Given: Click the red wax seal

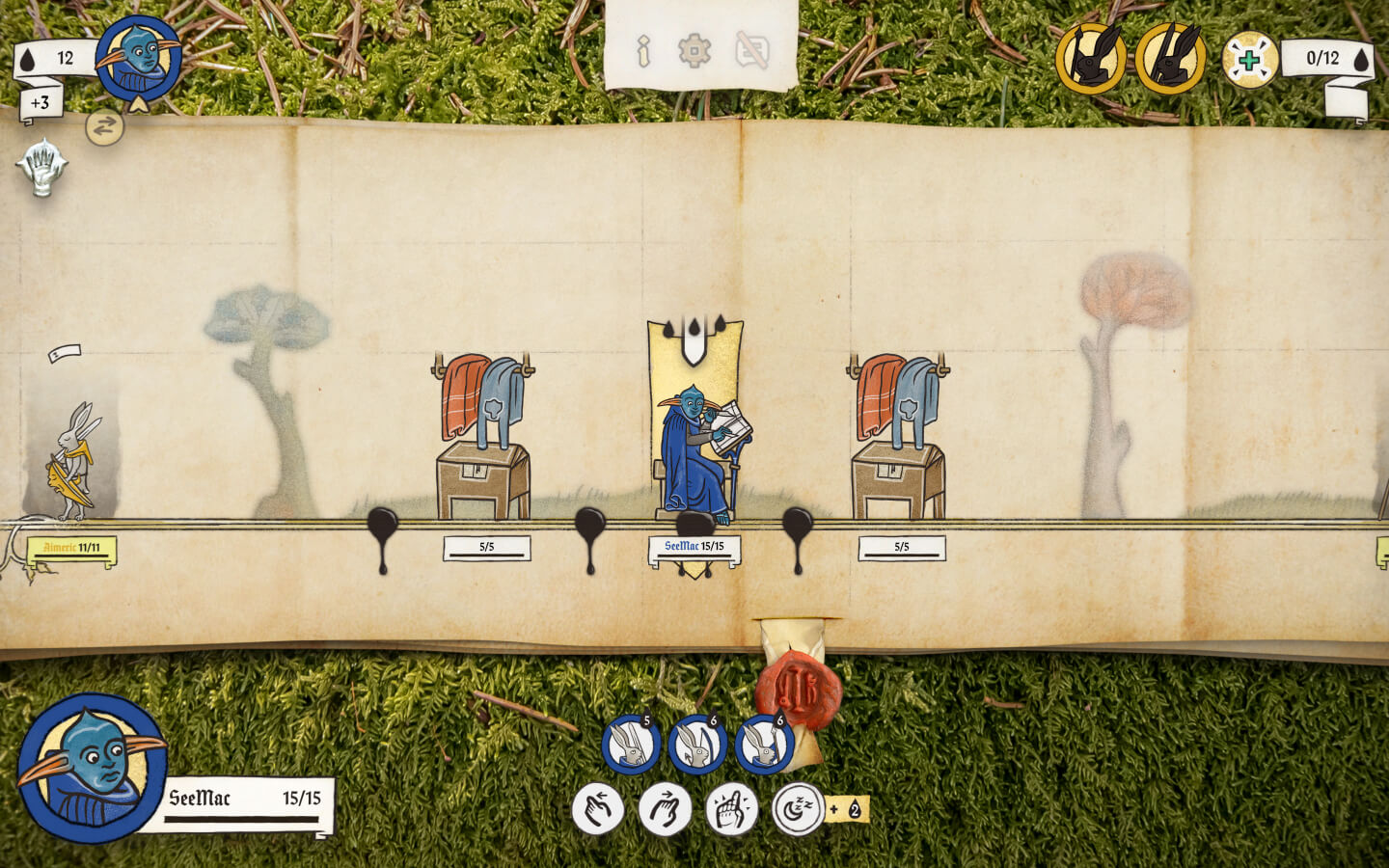Looking at the screenshot, I should point(798,689).
